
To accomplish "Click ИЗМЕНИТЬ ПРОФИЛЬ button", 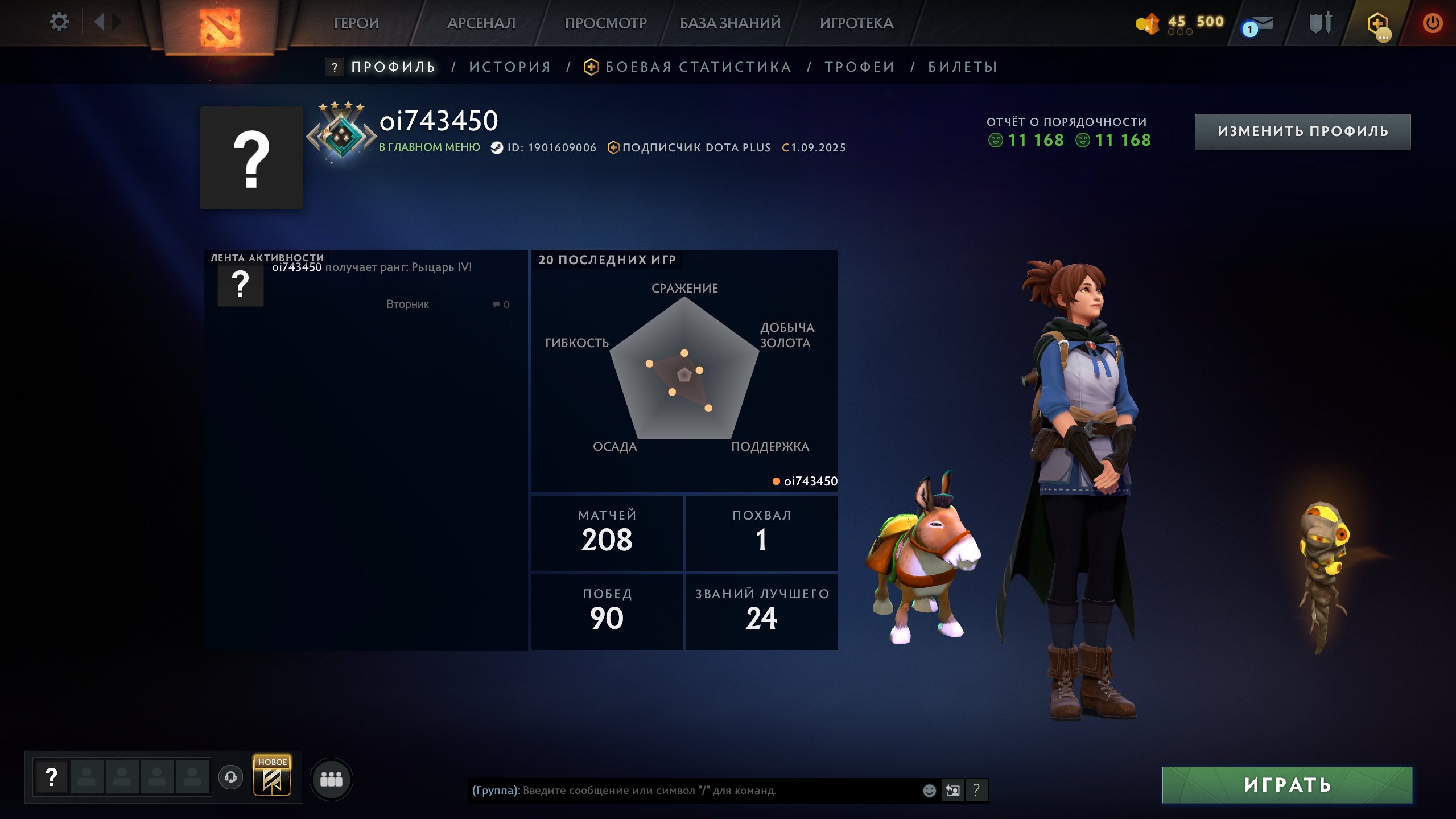I will [x=1302, y=131].
